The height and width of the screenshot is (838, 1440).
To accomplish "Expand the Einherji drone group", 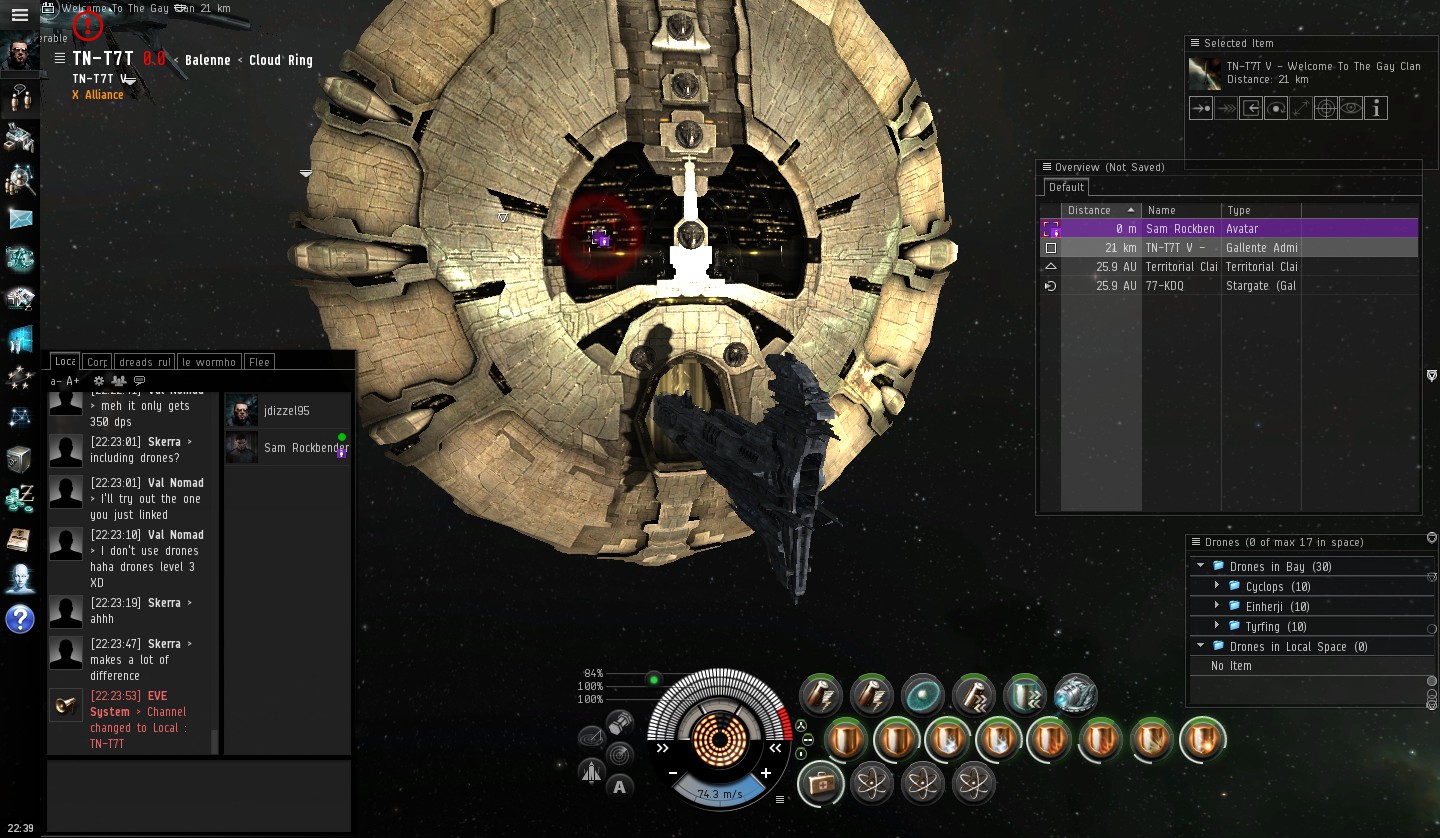I will [x=1217, y=606].
